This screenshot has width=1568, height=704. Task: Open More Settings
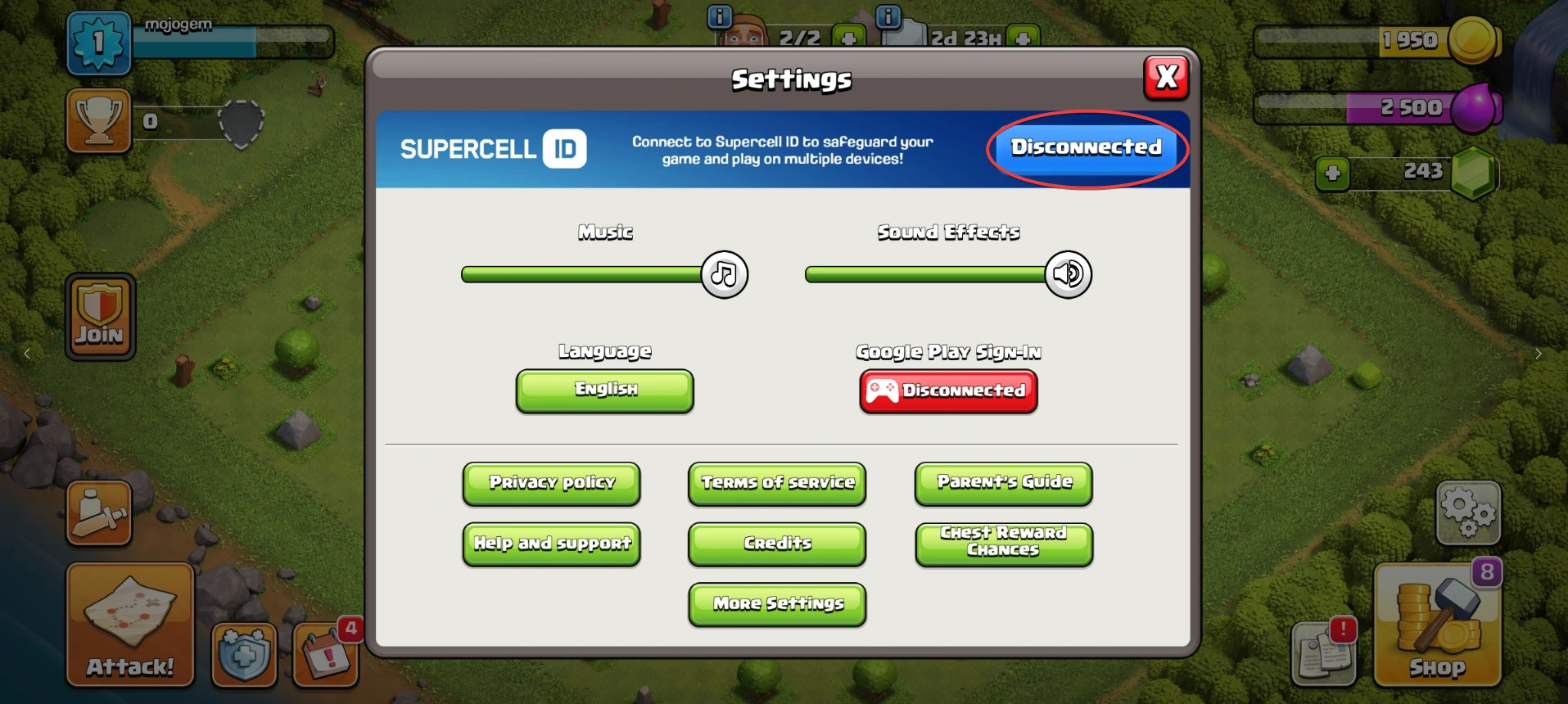tap(777, 604)
